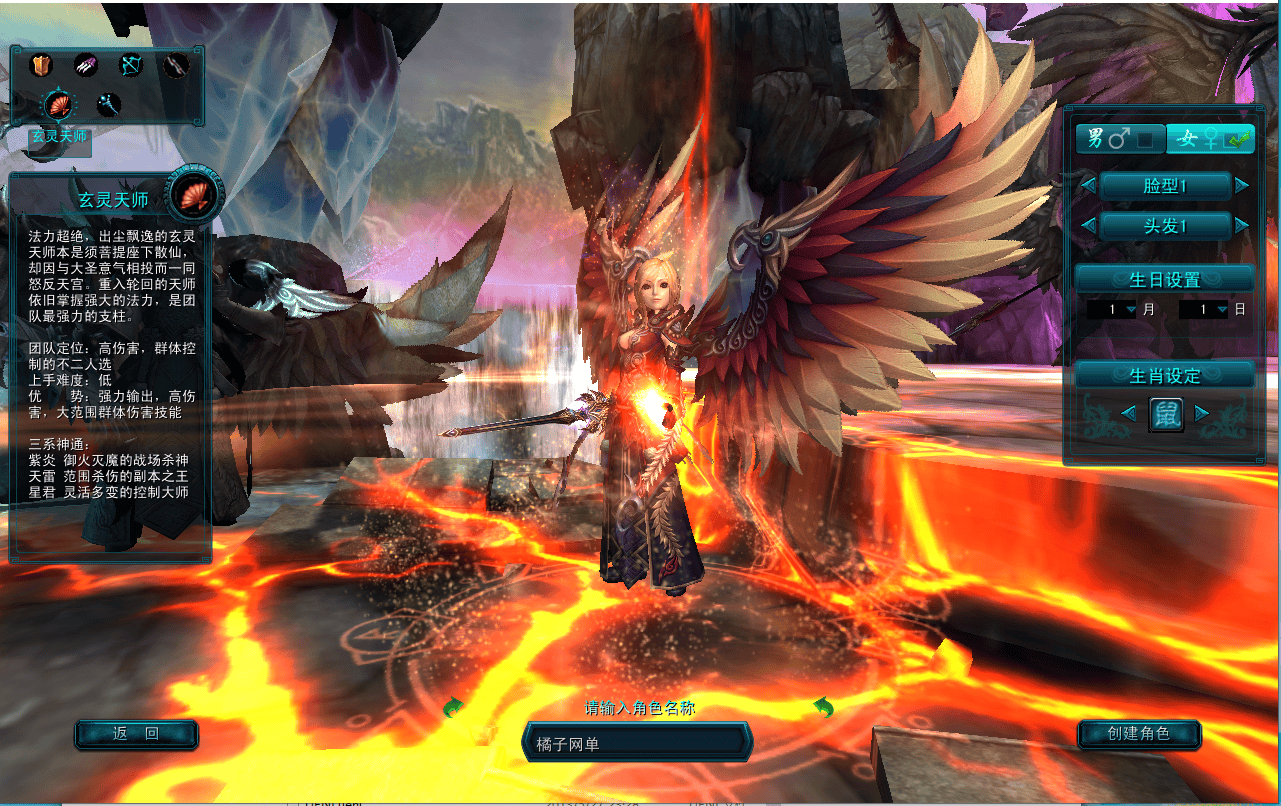Screen dimensions: 1281x806
Task: Open the birthday month (月) dropdown
Action: tap(1131, 310)
